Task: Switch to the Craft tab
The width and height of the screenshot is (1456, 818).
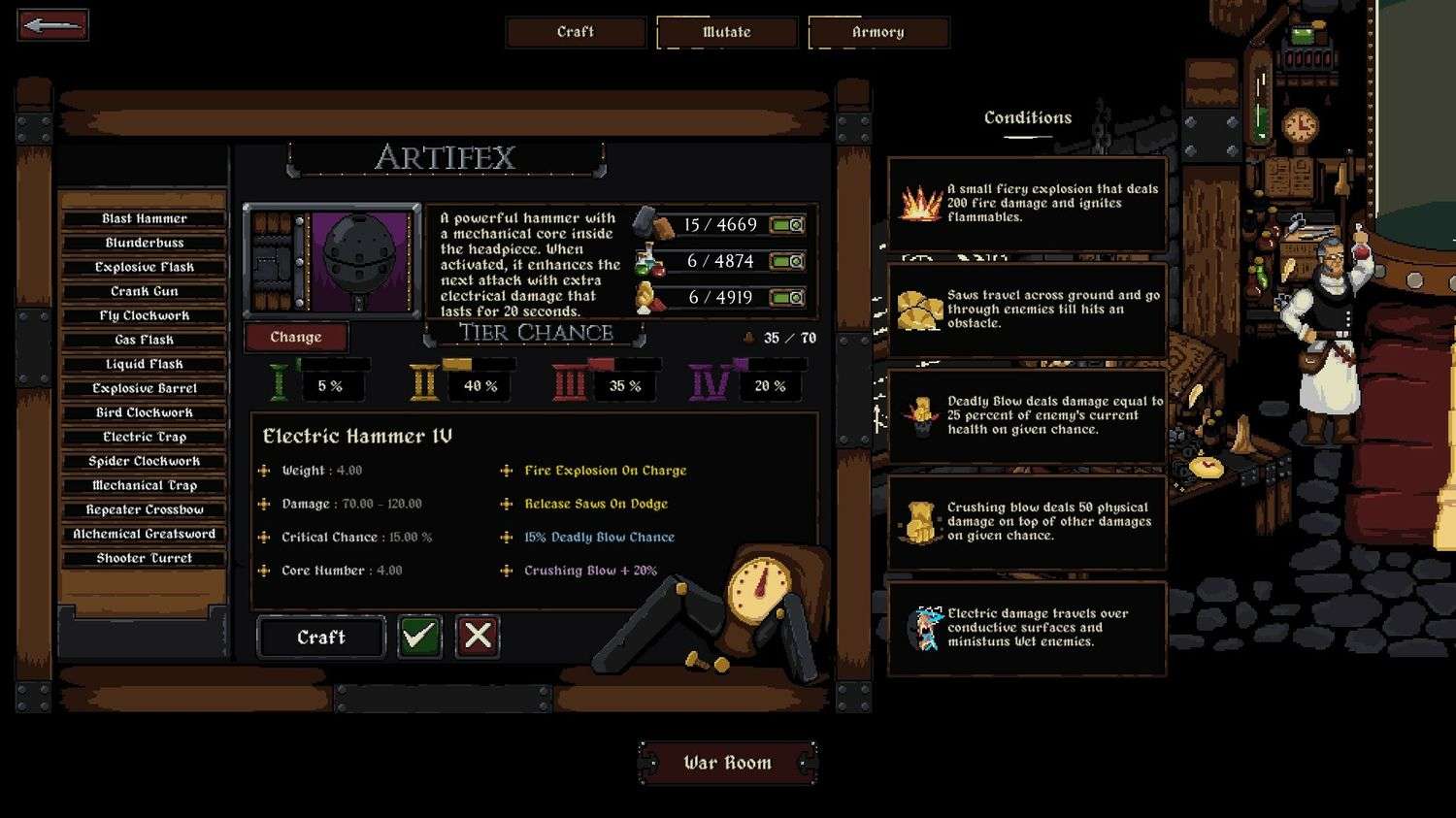Action: [x=576, y=32]
